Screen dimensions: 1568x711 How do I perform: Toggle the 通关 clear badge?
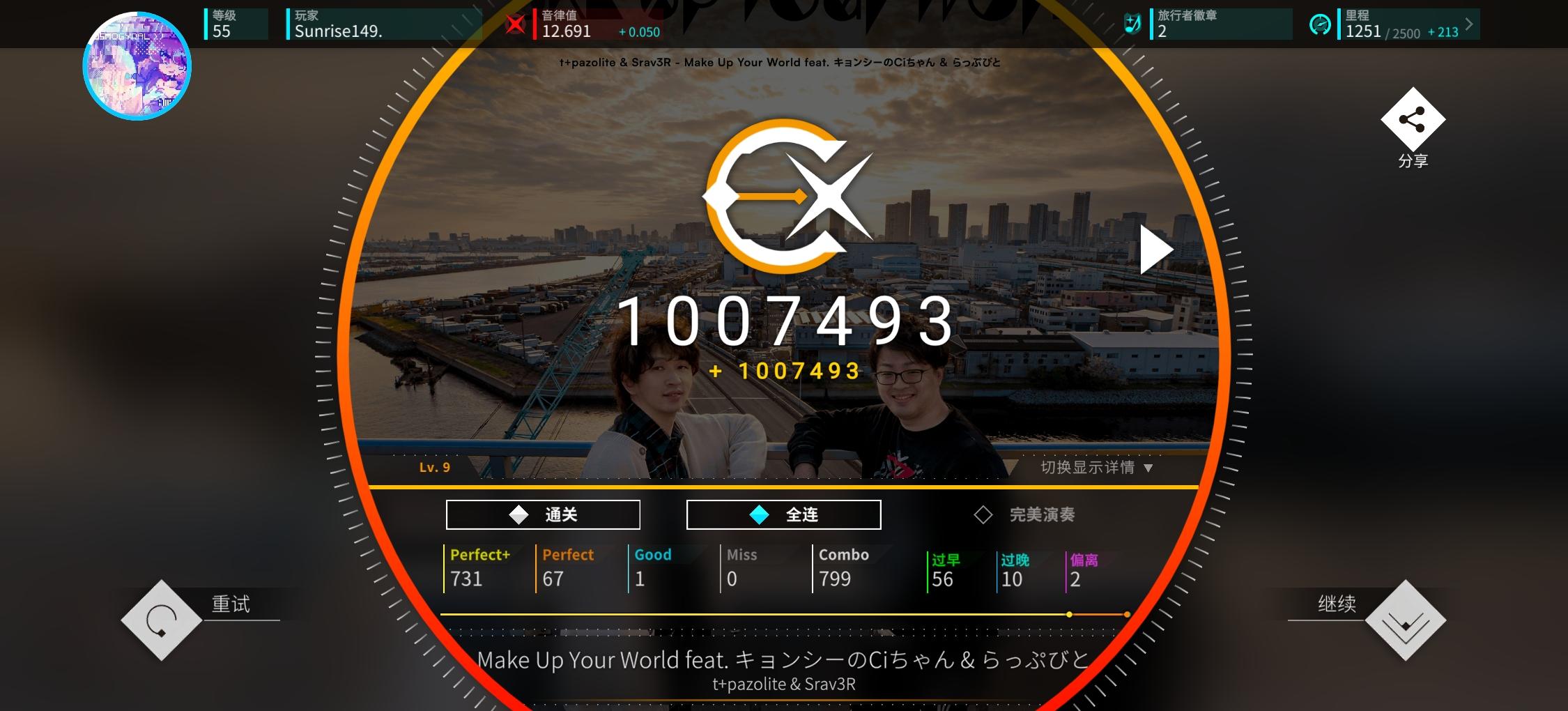[543, 514]
